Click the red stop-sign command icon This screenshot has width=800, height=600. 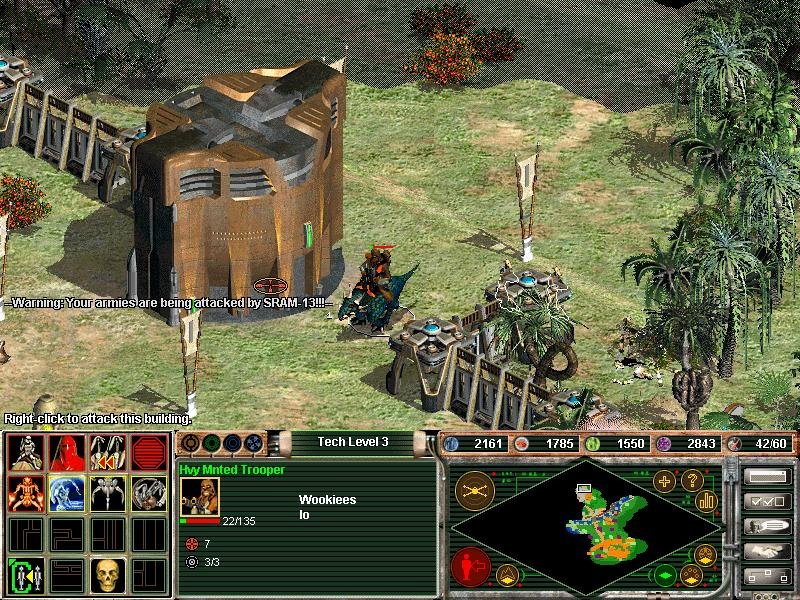coord(148,452)
